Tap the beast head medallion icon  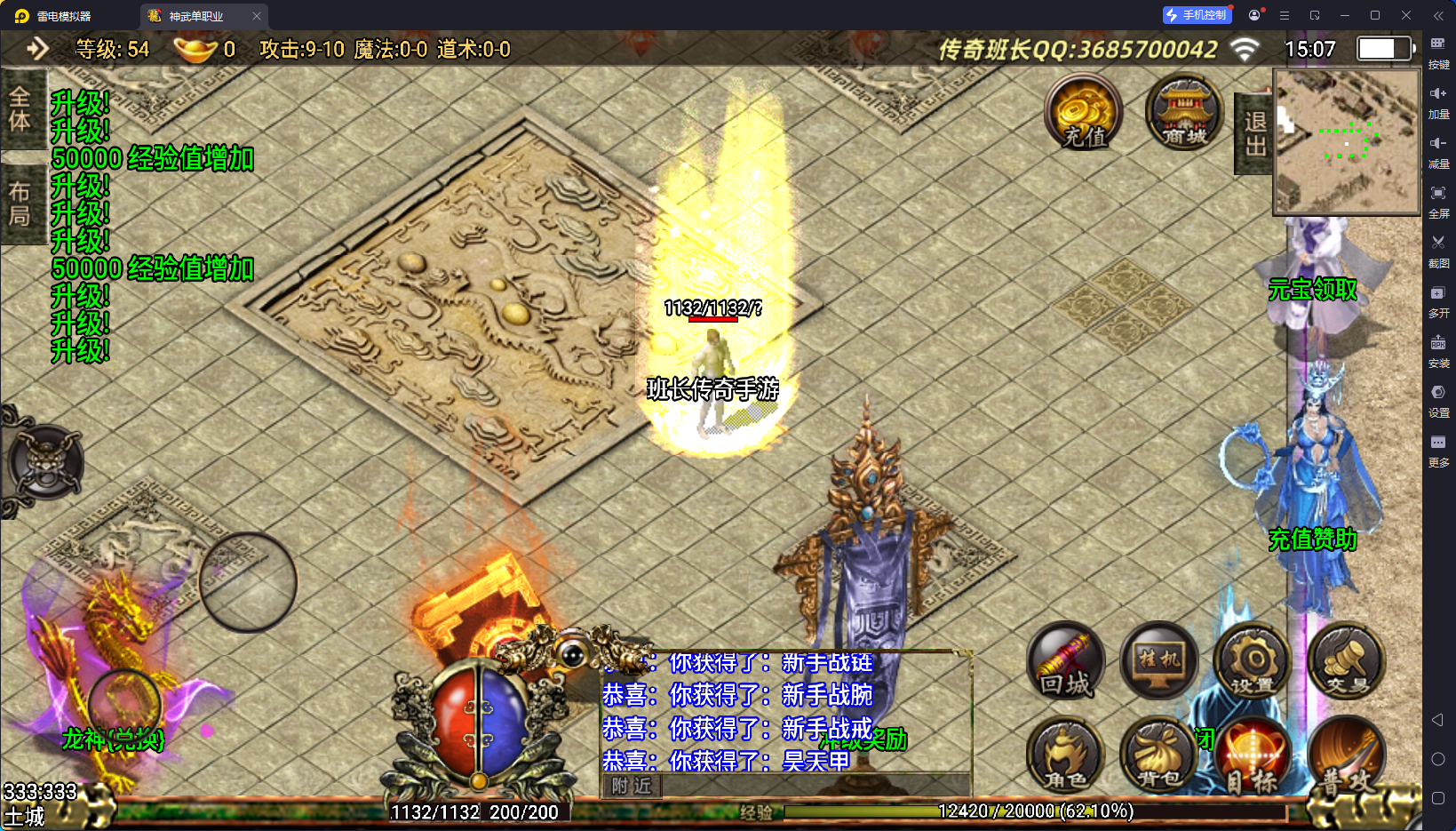[x=44, y=462]
